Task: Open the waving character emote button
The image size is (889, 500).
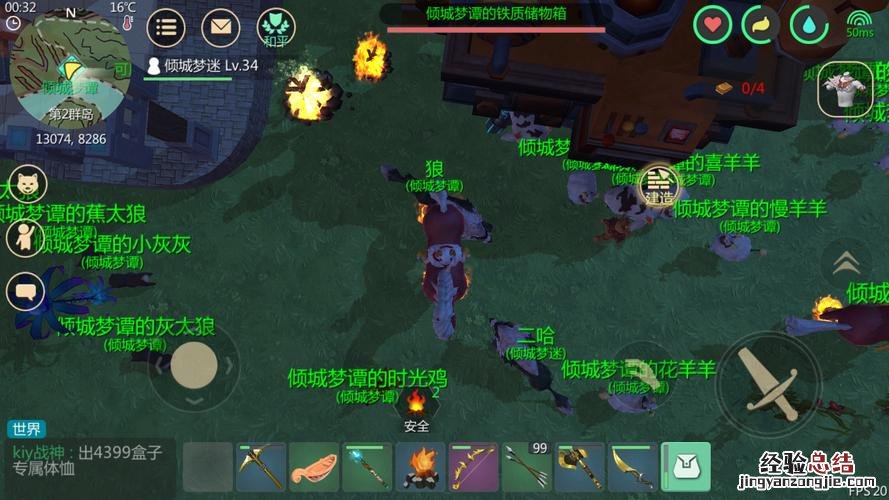Action: (25, 238)
